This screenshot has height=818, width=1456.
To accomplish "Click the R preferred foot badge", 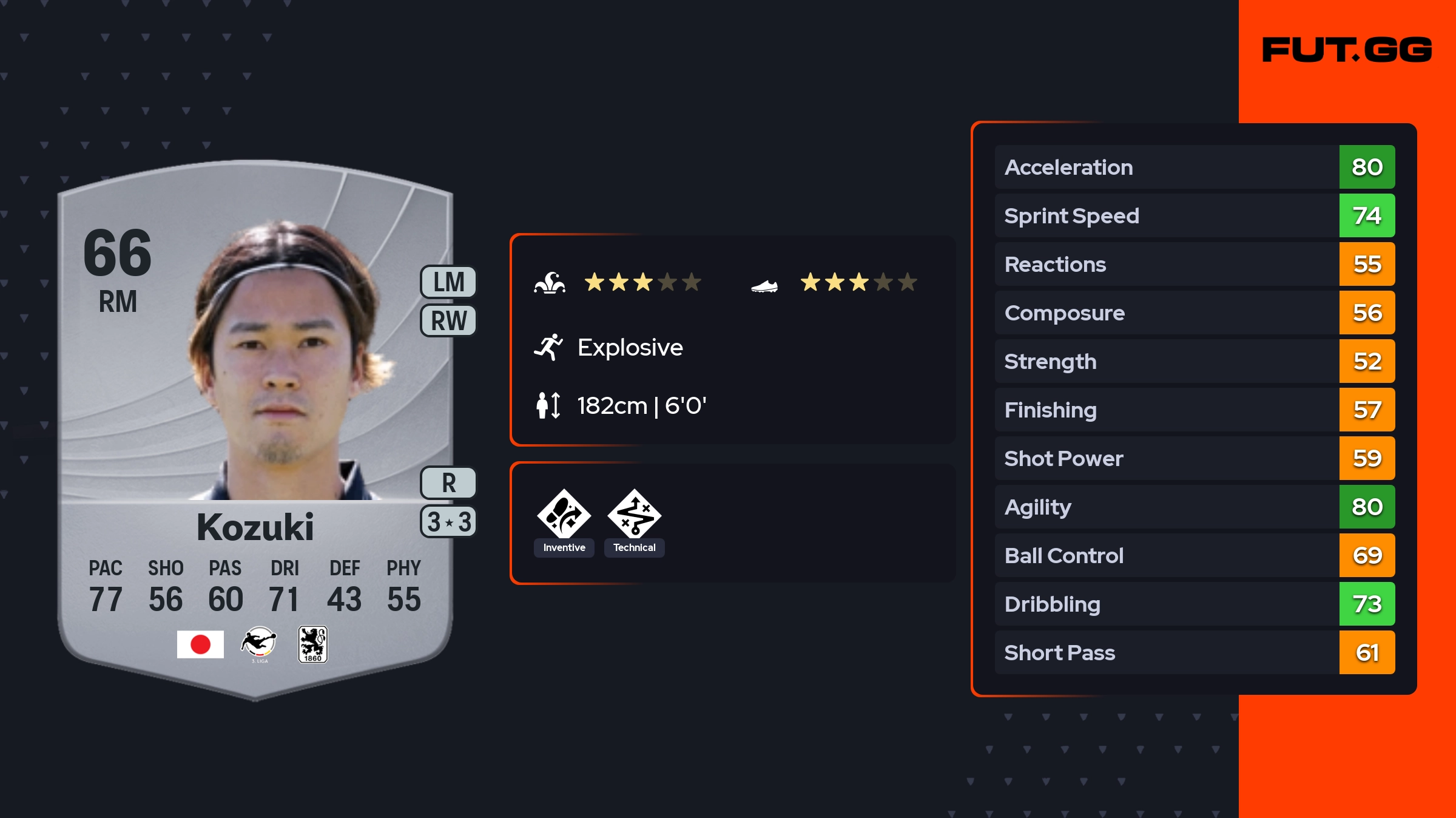I will pyautogui.click(x=449, y=483).
